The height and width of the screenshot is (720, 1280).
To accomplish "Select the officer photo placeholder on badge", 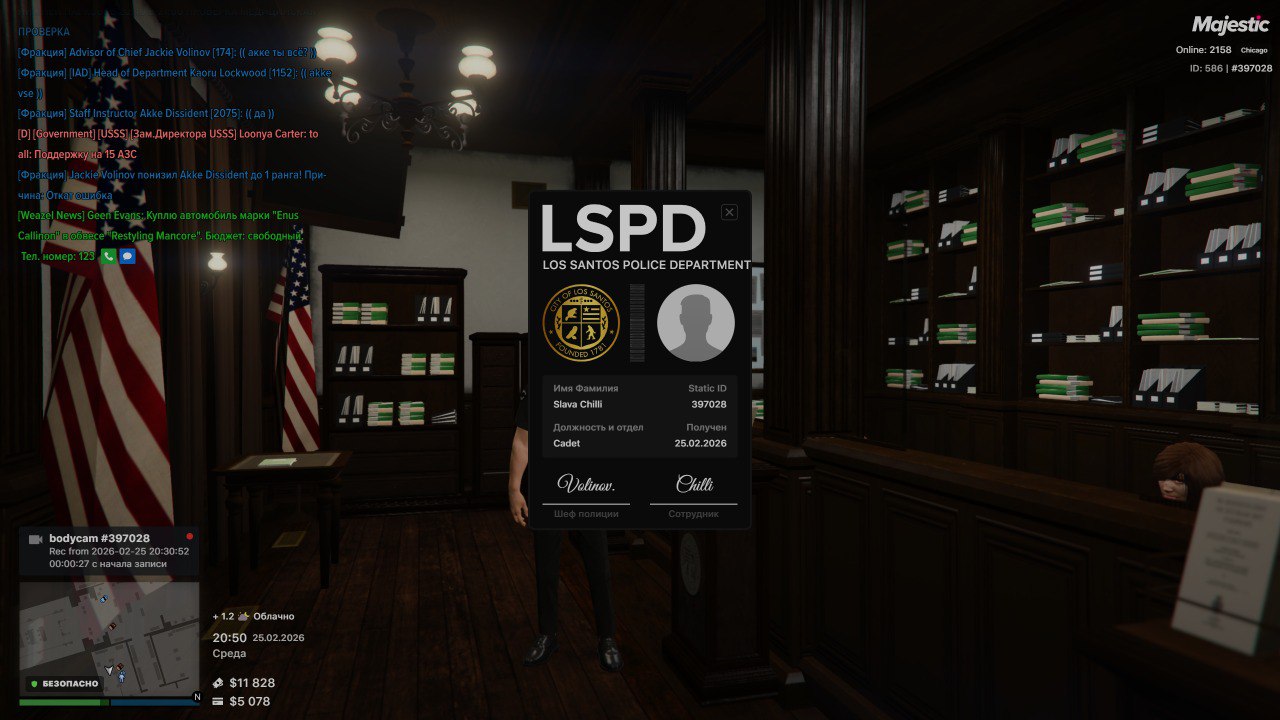I will 696,323.
